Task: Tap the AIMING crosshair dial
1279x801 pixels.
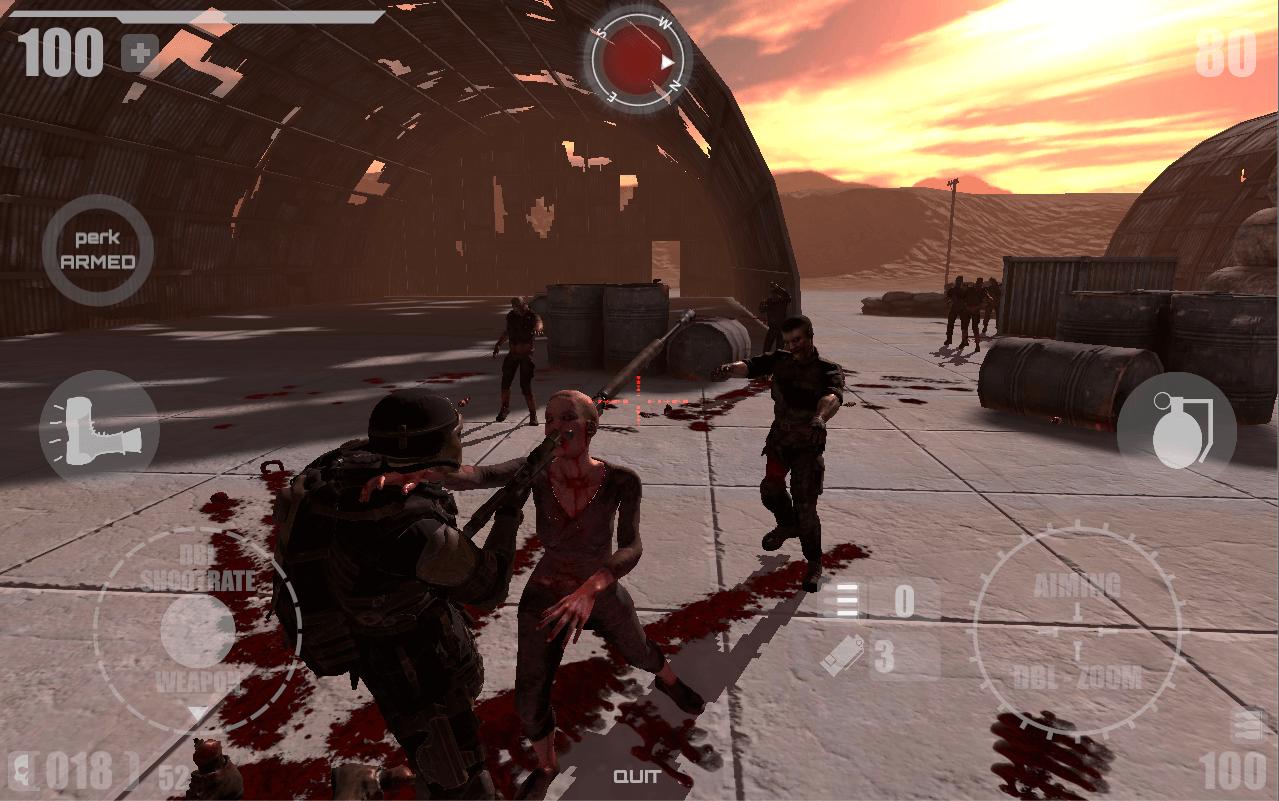Action: (1077, 631)
